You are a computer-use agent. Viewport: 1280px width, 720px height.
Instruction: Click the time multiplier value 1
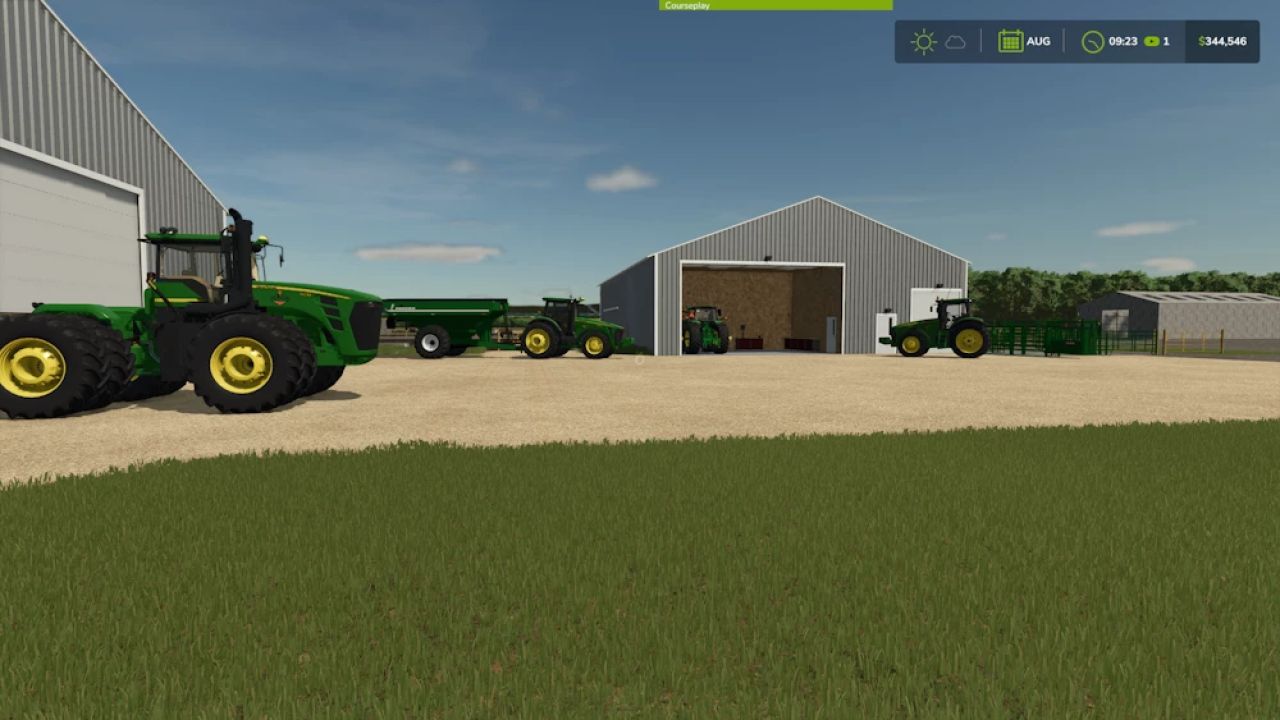coord(1165,41)
